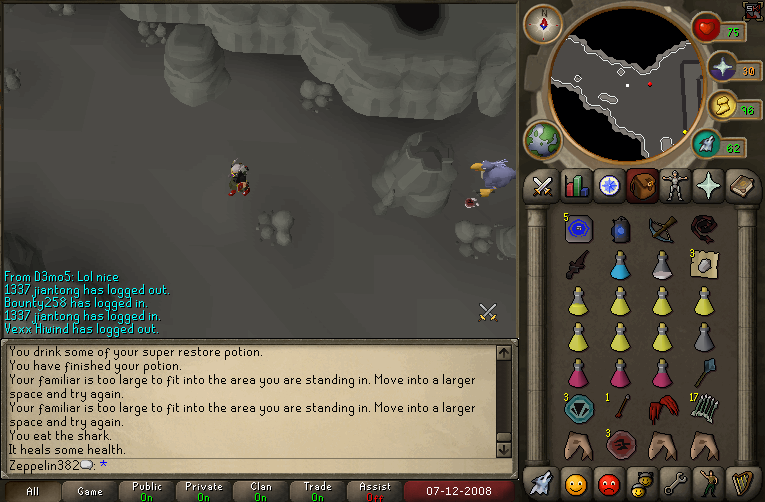Screen dimensions: 765x502
Task: Toggle the Assist setting button
Action: click(375, 492)
